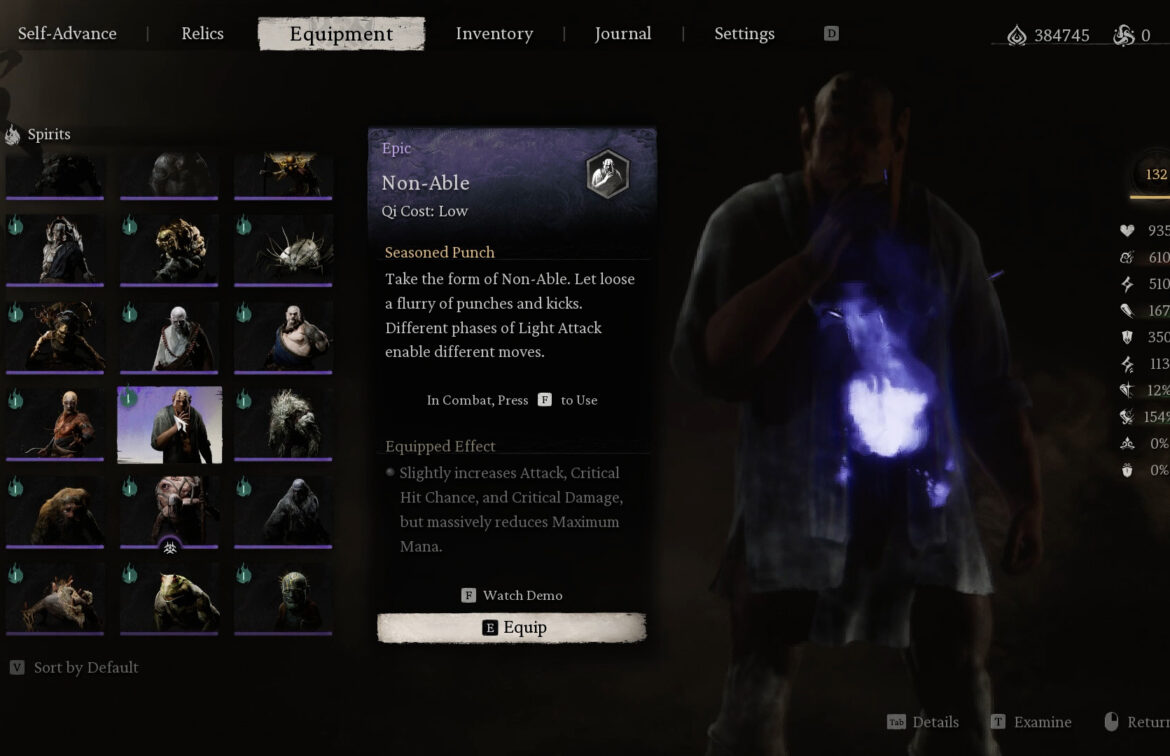Open the Journal tab

[x=622, y=34]
